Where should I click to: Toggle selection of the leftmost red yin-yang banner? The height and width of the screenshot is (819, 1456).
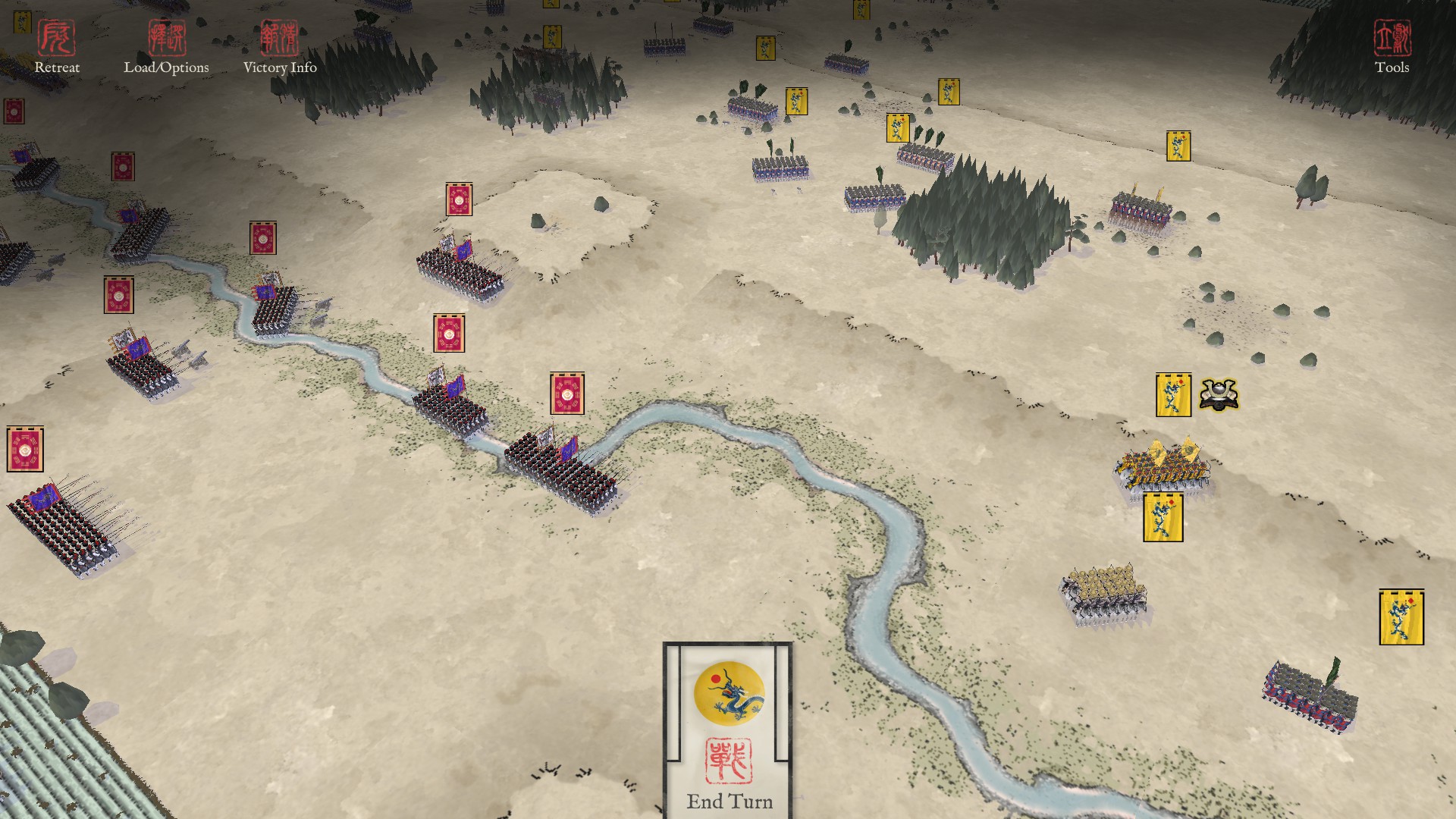click(24, 447)
